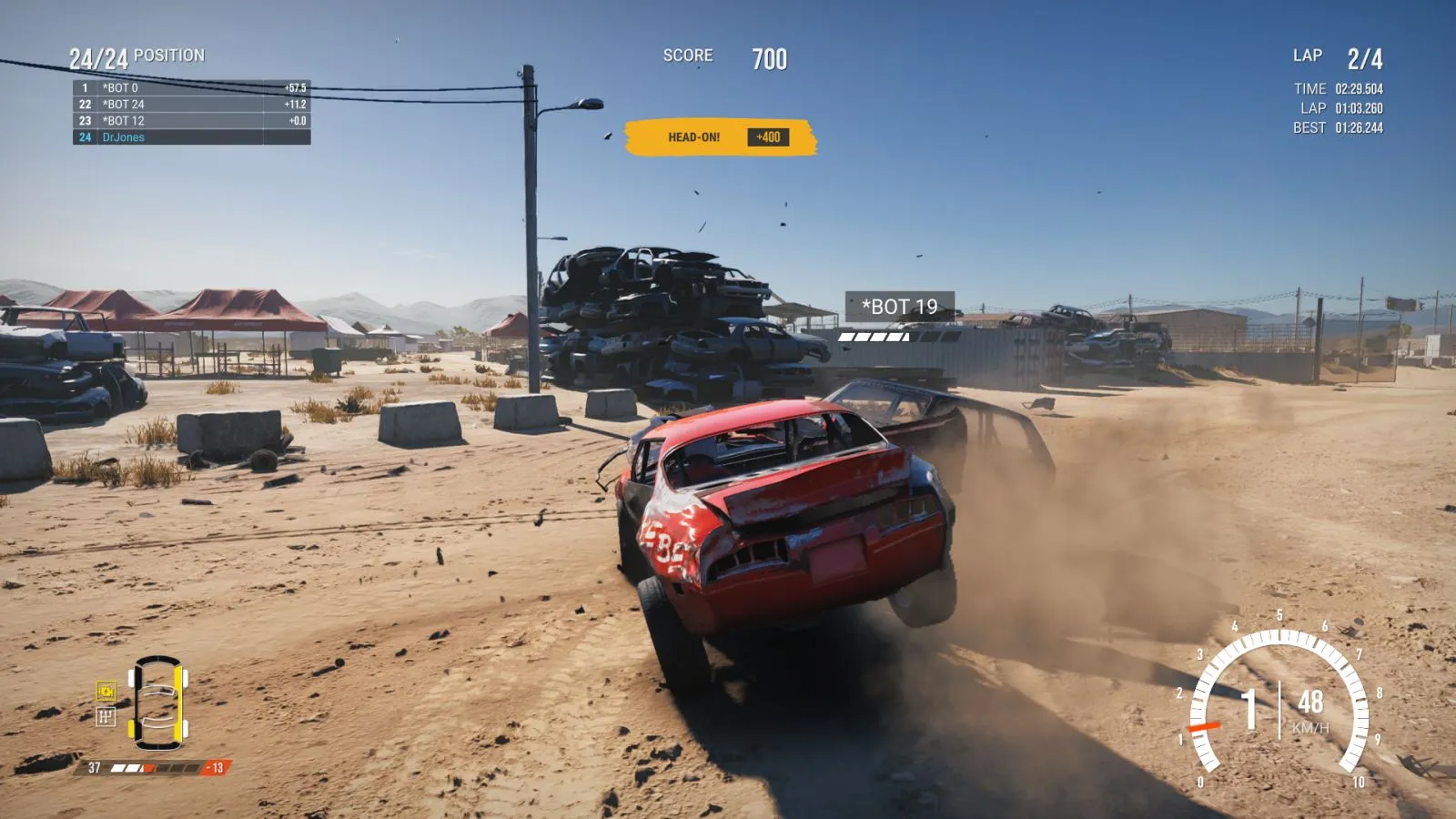The image size is (1456, 819).
Task: Toggle the BOT 19 health bar display
Action: [871, 337]
